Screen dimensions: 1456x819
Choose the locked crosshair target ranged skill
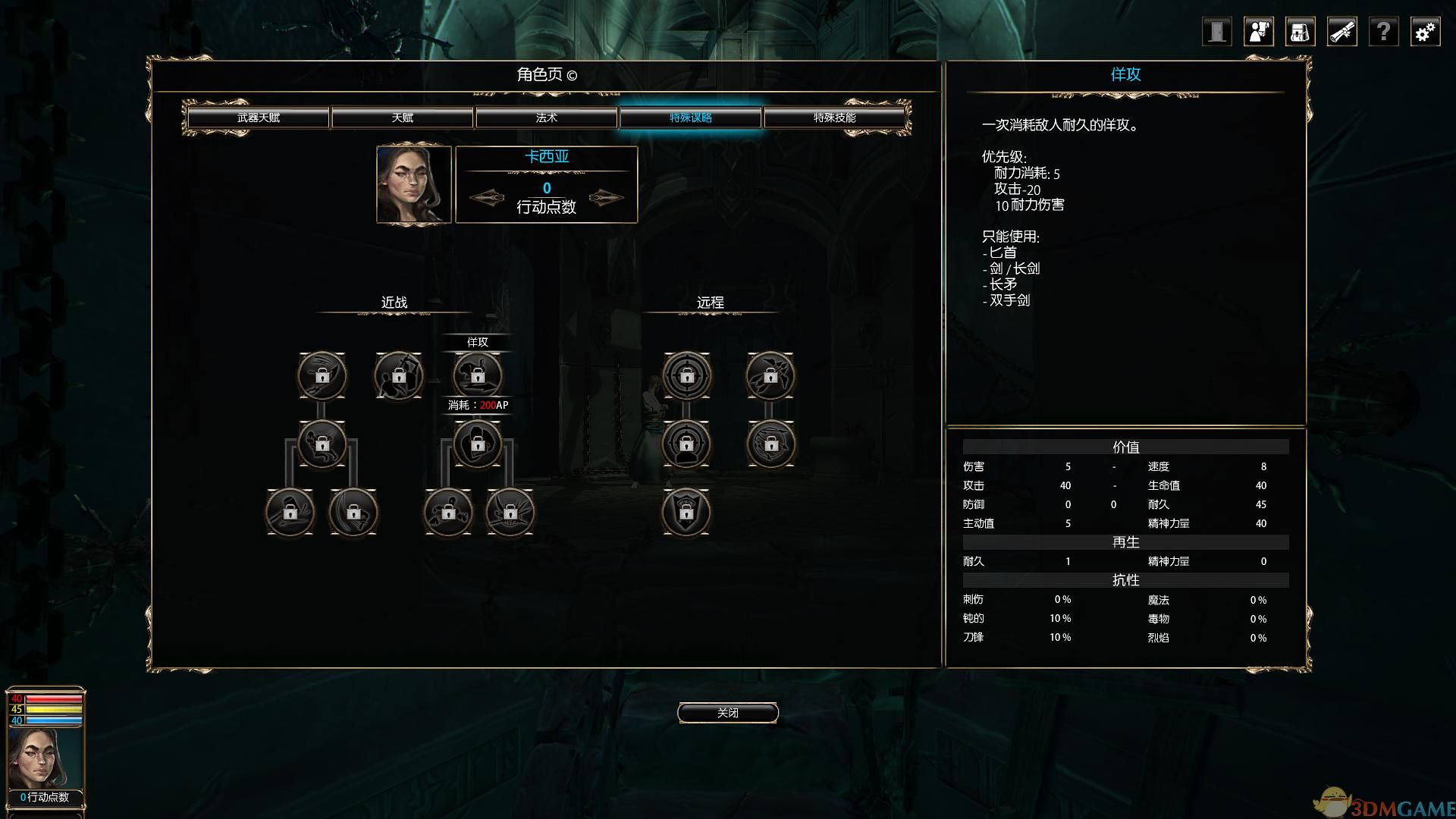click(686, 375)
